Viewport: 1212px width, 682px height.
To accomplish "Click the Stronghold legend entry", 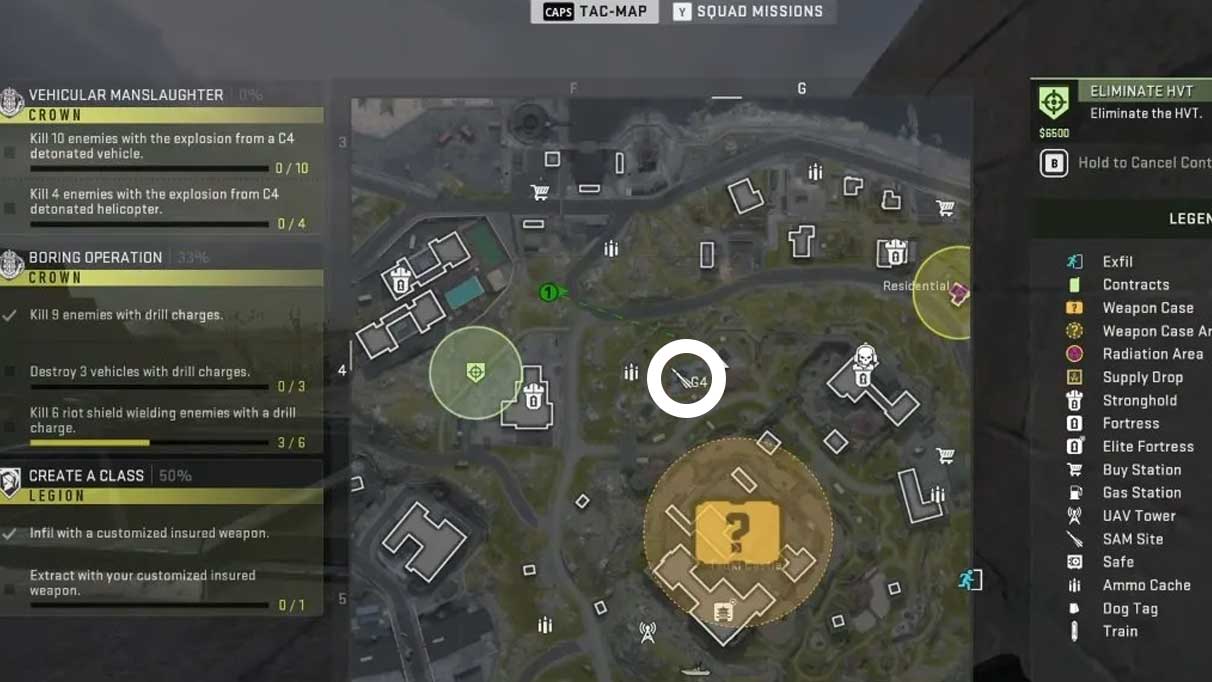I will point(1139,401).
